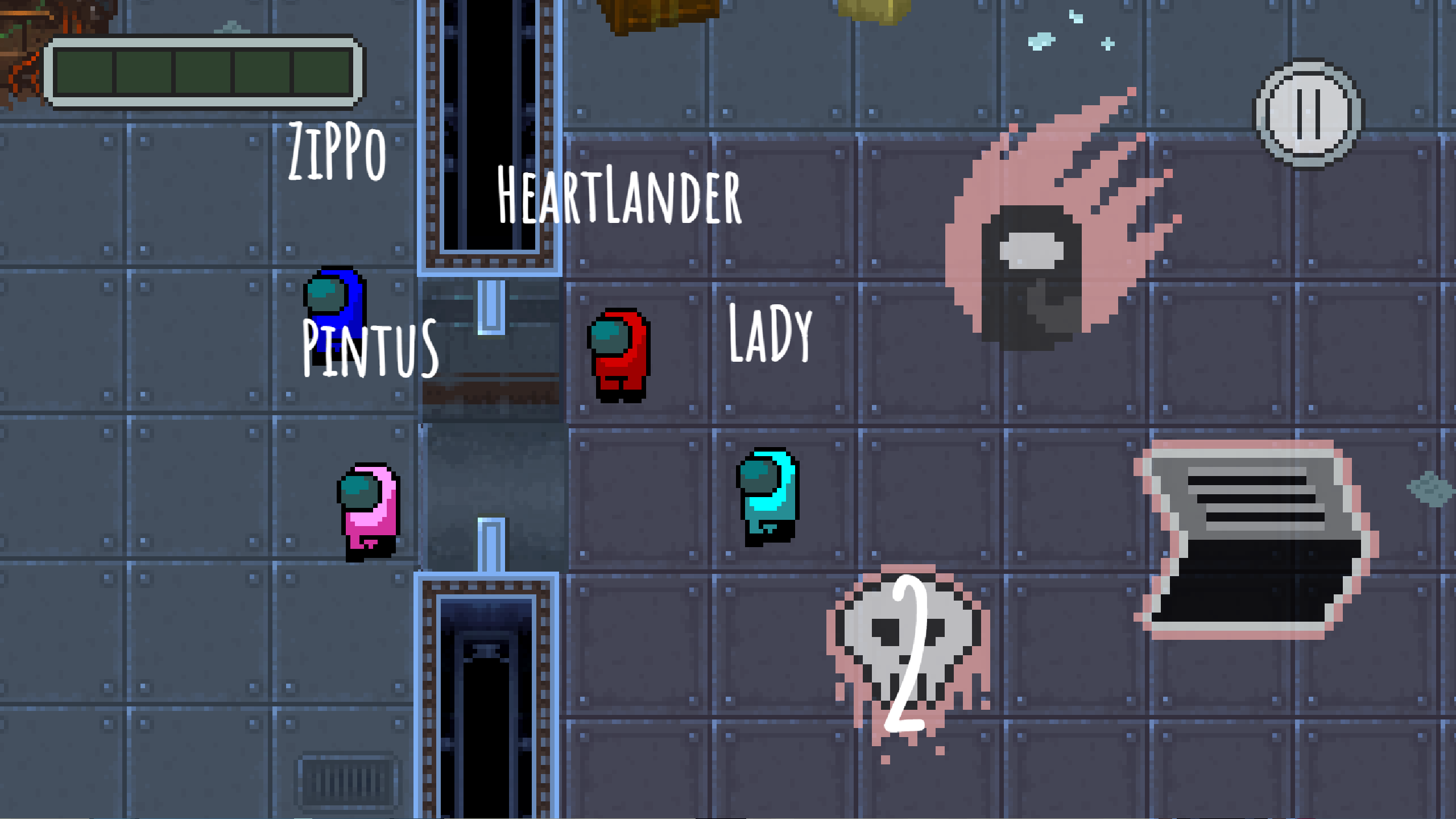The width and height of the screenshot is (1456, 819).
Task: Click the name label Lady
Action: click(x=771, y=336)
